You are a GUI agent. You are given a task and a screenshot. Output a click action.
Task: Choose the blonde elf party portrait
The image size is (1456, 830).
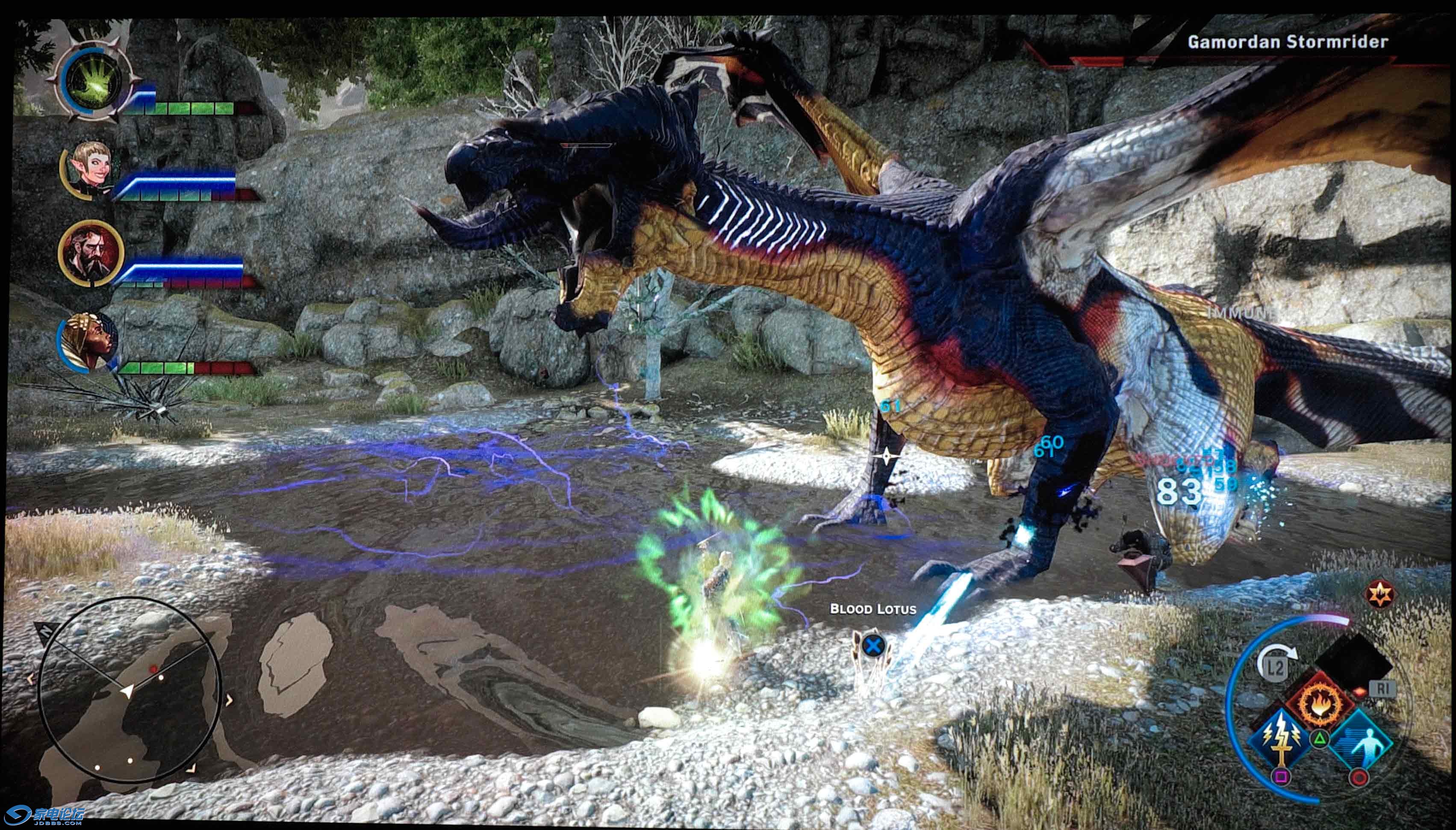point(89,169)
